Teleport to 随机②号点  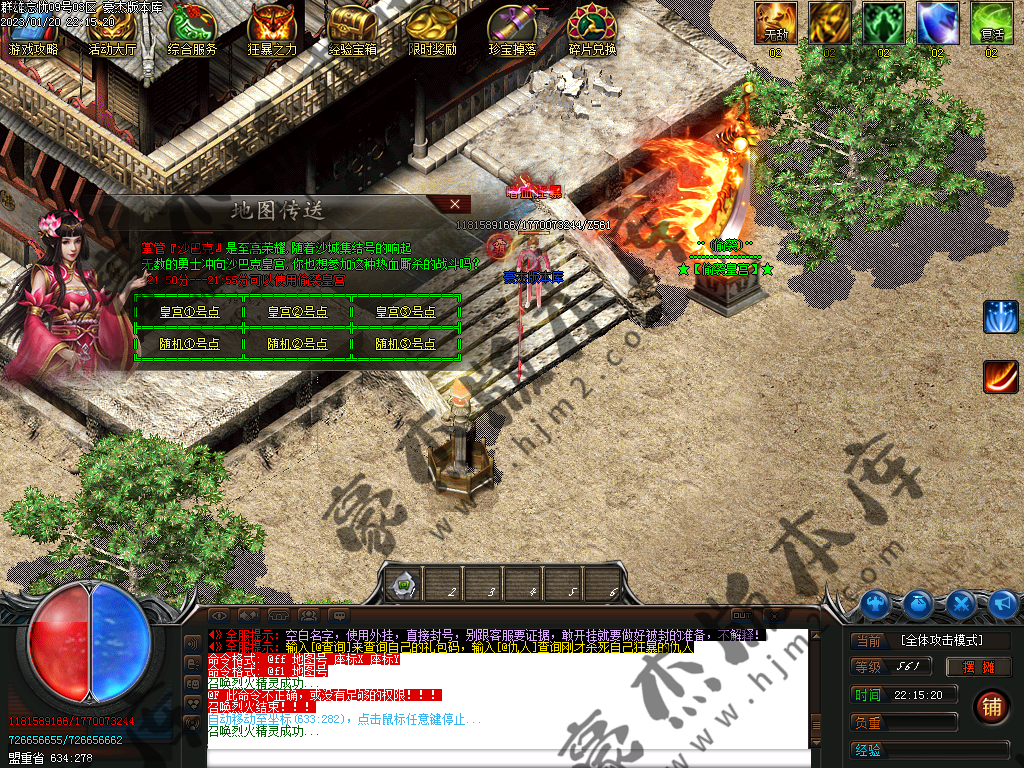pyautogui.click(x=297, y=343)
